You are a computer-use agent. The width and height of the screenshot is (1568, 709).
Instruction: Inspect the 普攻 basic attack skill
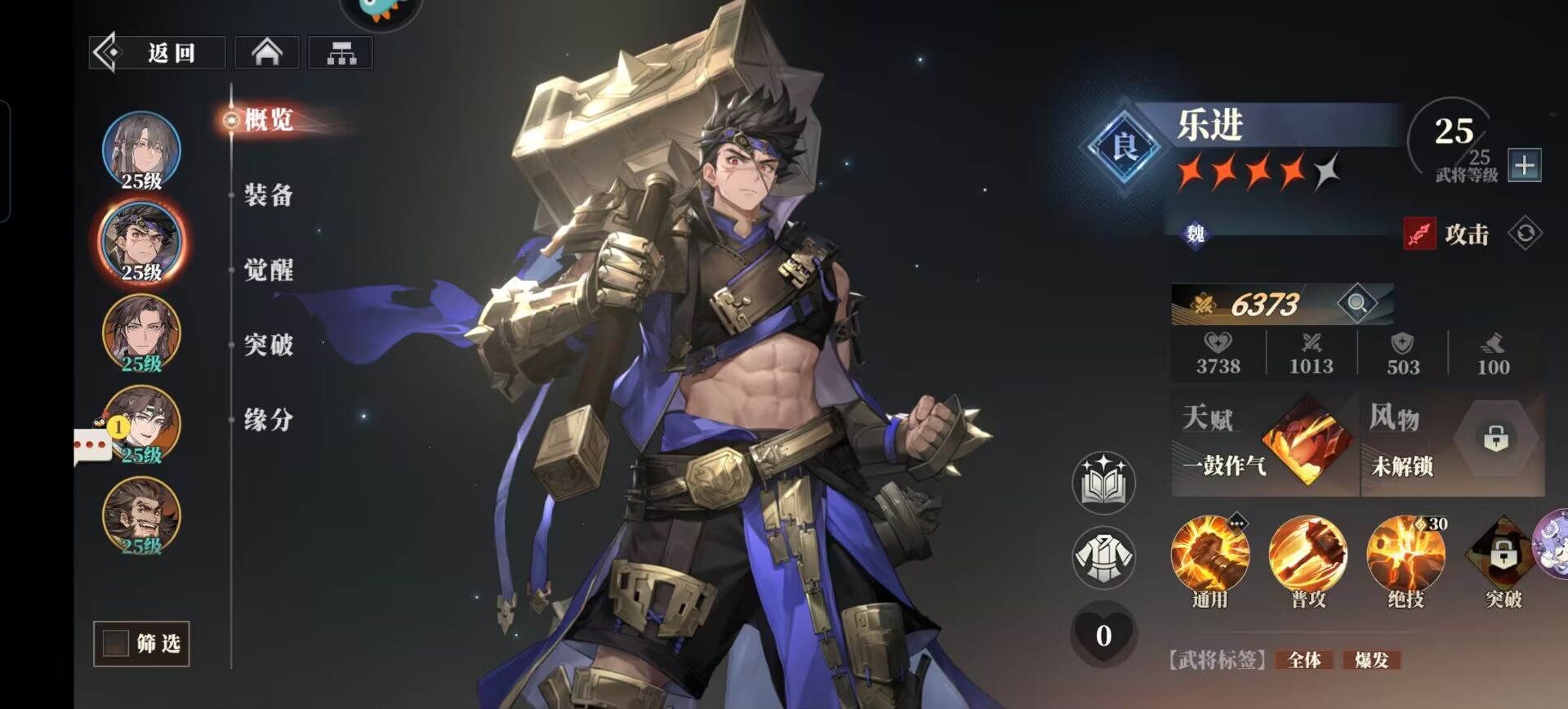click(1307, 557)
